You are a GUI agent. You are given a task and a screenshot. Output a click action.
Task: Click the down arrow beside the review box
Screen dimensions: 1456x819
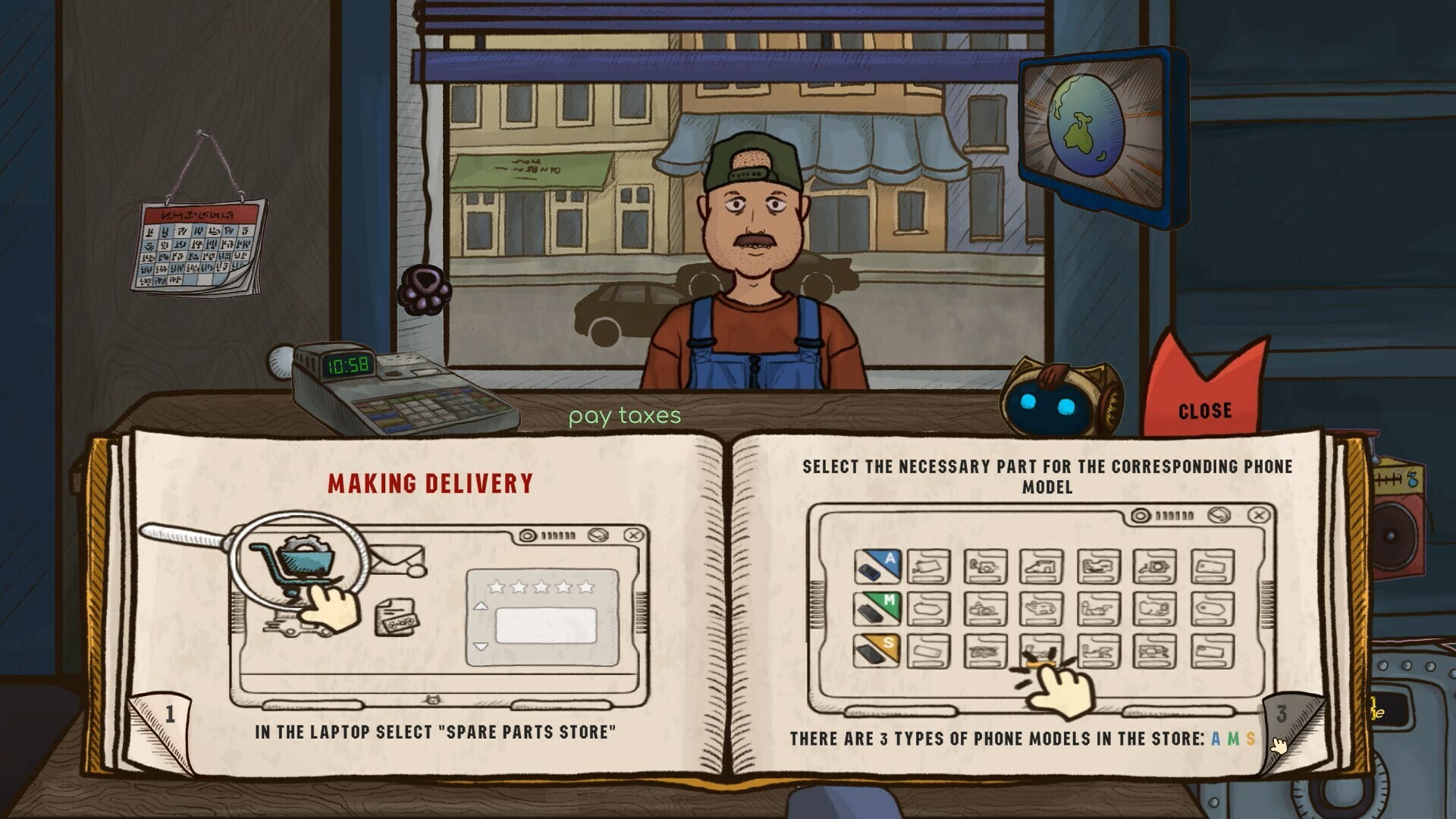click(481, 646)
